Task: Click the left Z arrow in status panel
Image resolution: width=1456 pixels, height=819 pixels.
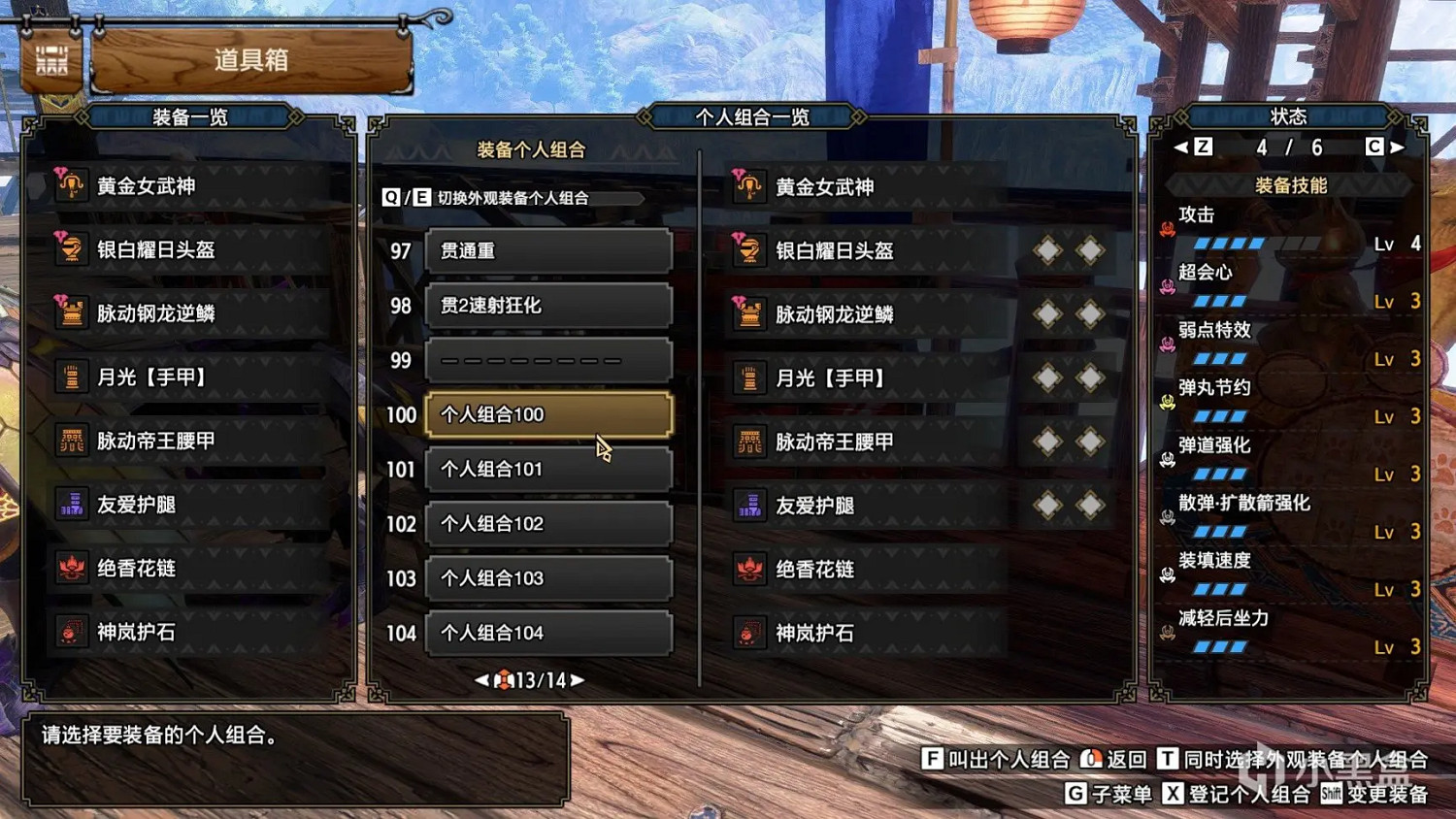Action: (x=1181, y=147)
